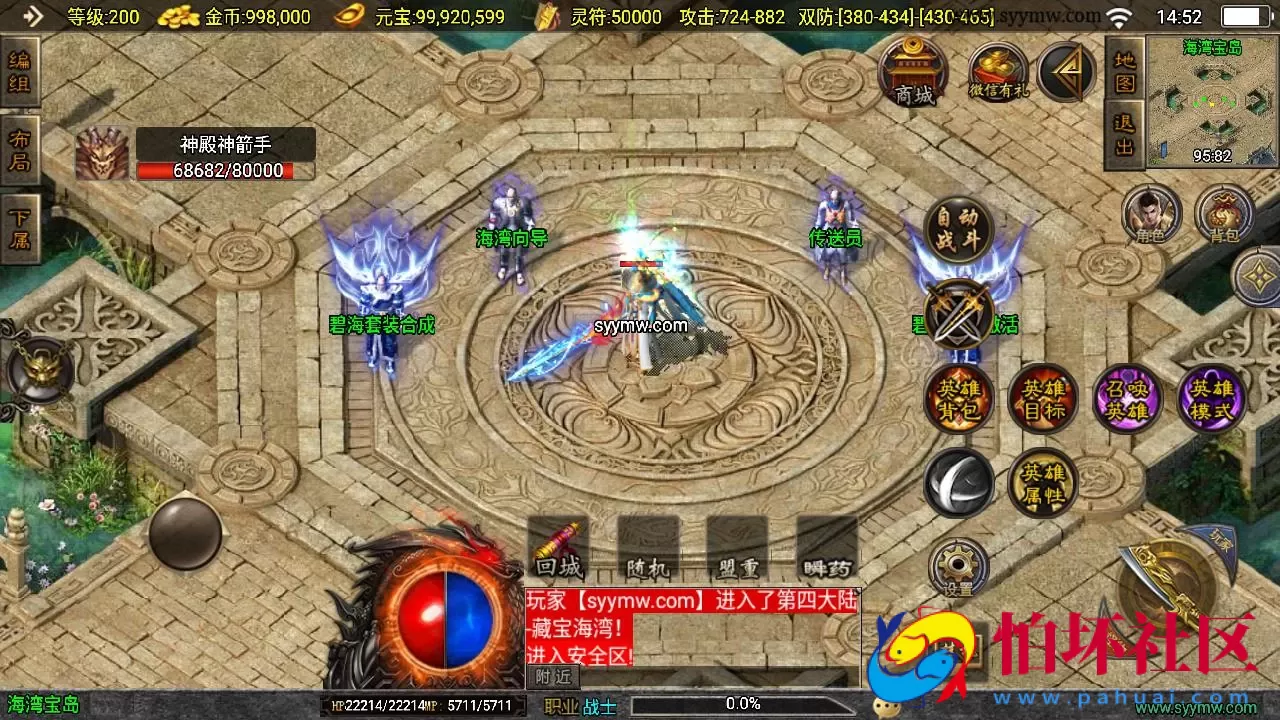Switch to the 编组 tab
Screen dimensions: 1280x720
(x=20, y=72)
